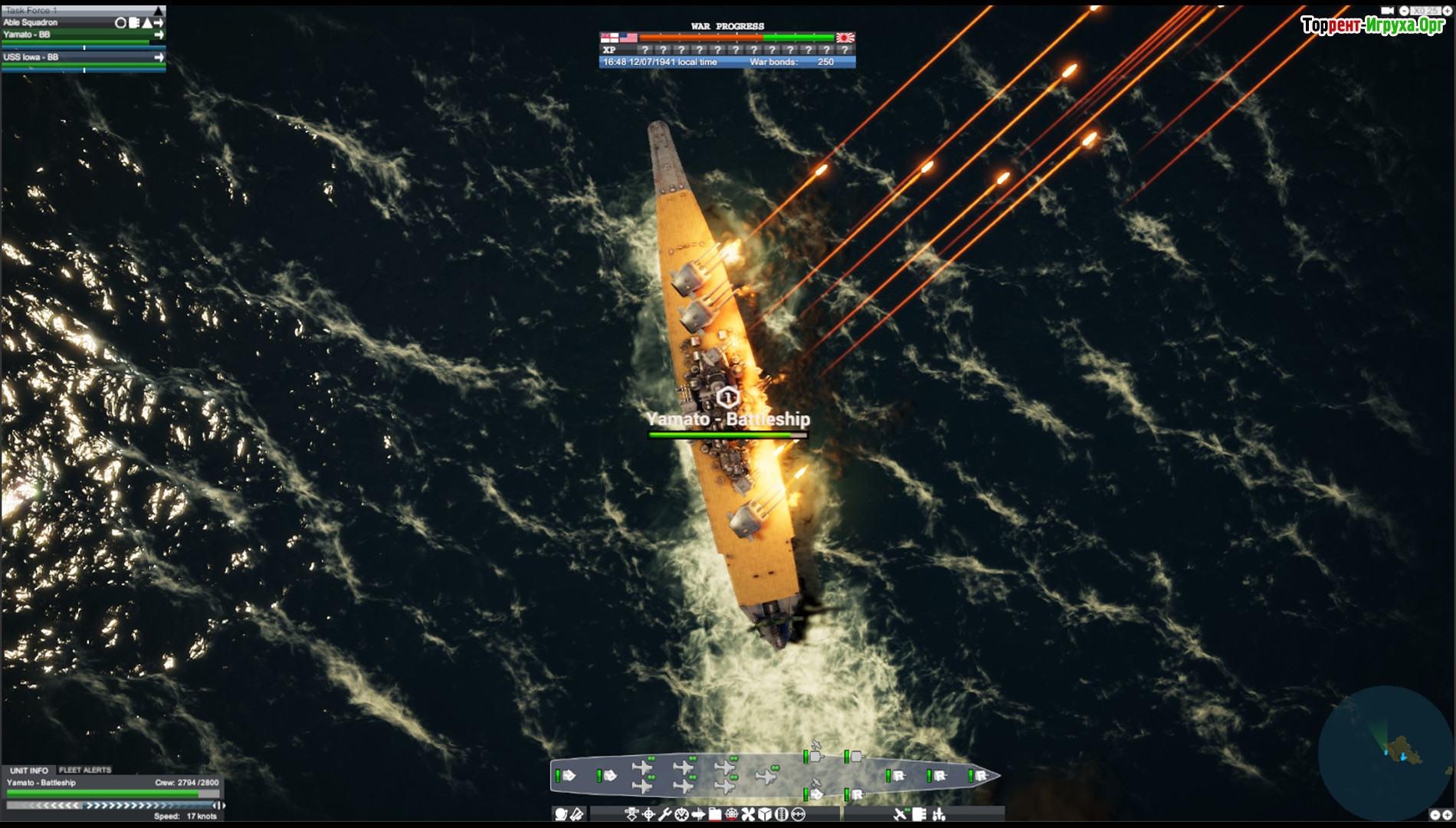
Task: Click the aircraft icon in bottom-right toolbar
Action: [900, 814]
